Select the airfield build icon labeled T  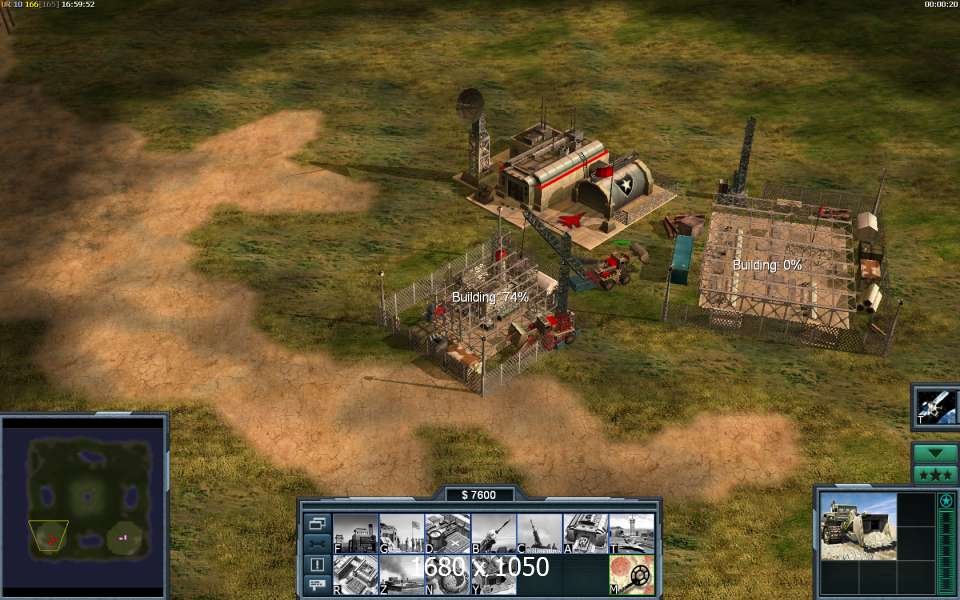click(x=631, y=533)
